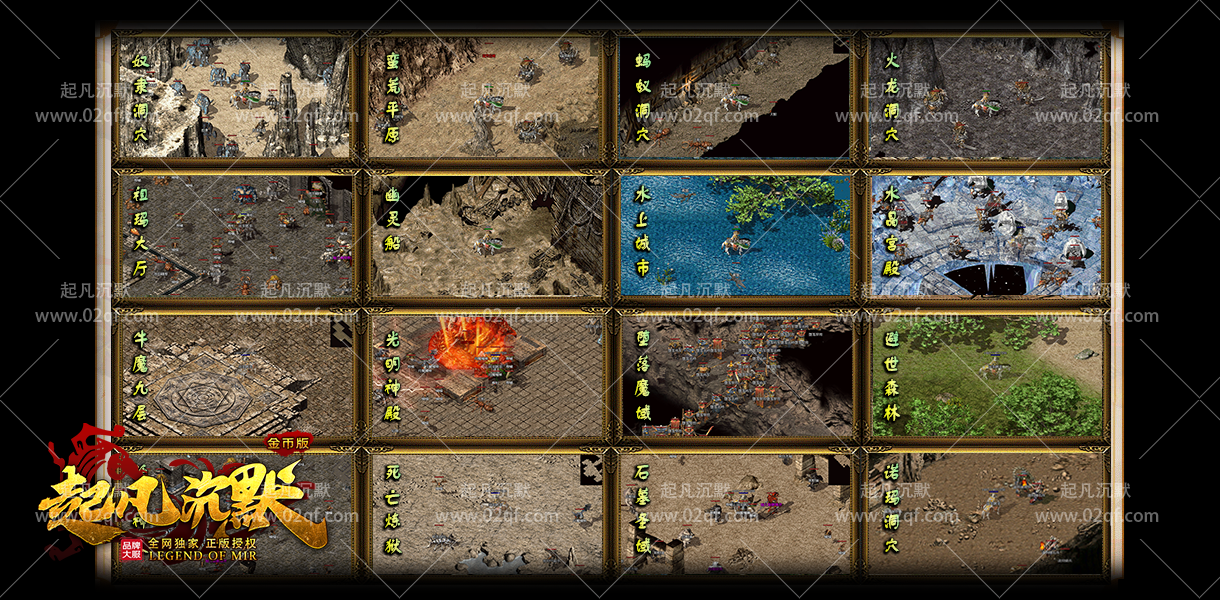
Task: Select the 水晶宫殿 ice palace thumbnail
Action: point(985,236)
